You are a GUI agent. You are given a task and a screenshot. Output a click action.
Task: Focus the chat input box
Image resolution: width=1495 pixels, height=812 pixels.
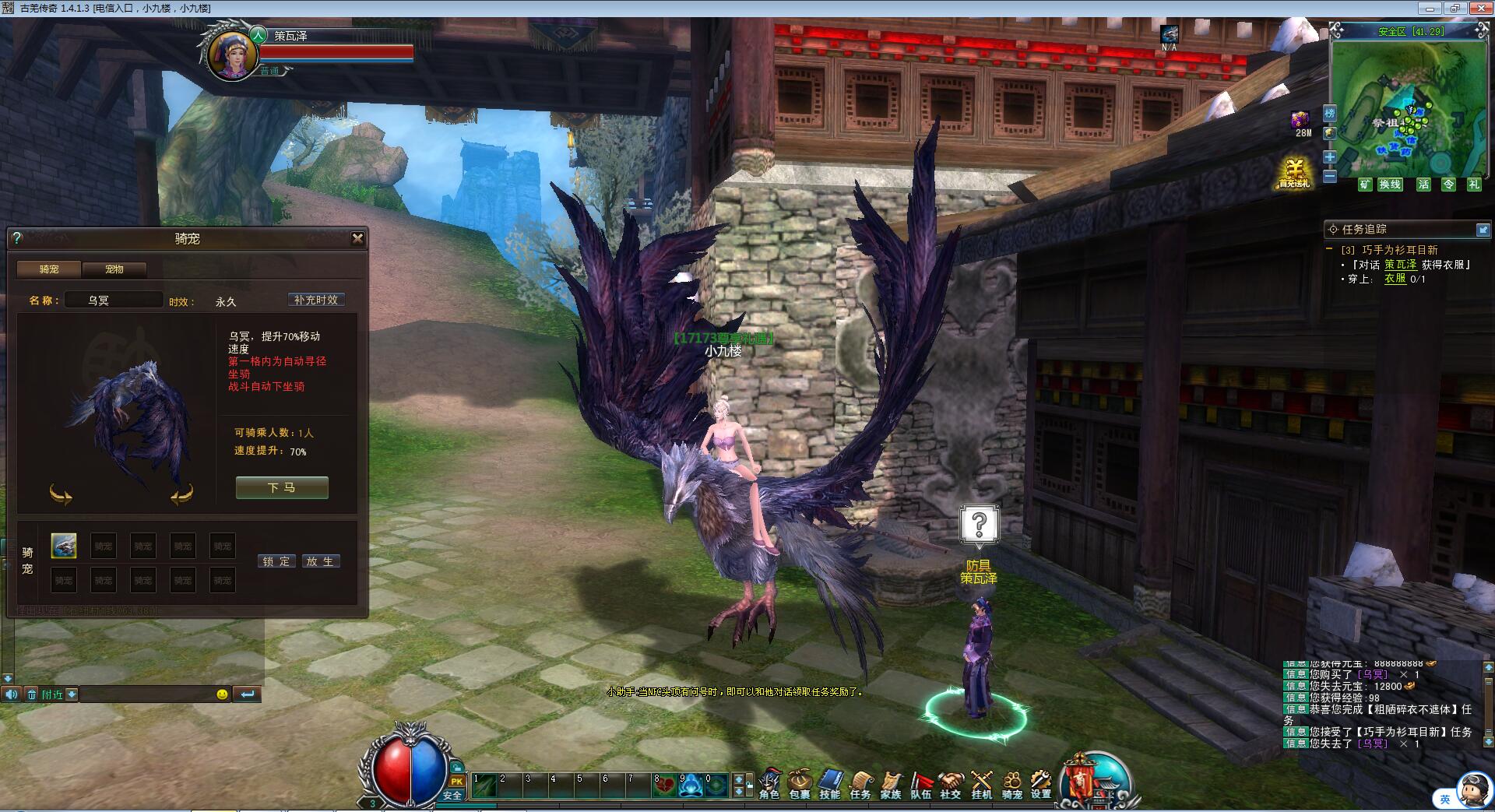click(148, 694)
